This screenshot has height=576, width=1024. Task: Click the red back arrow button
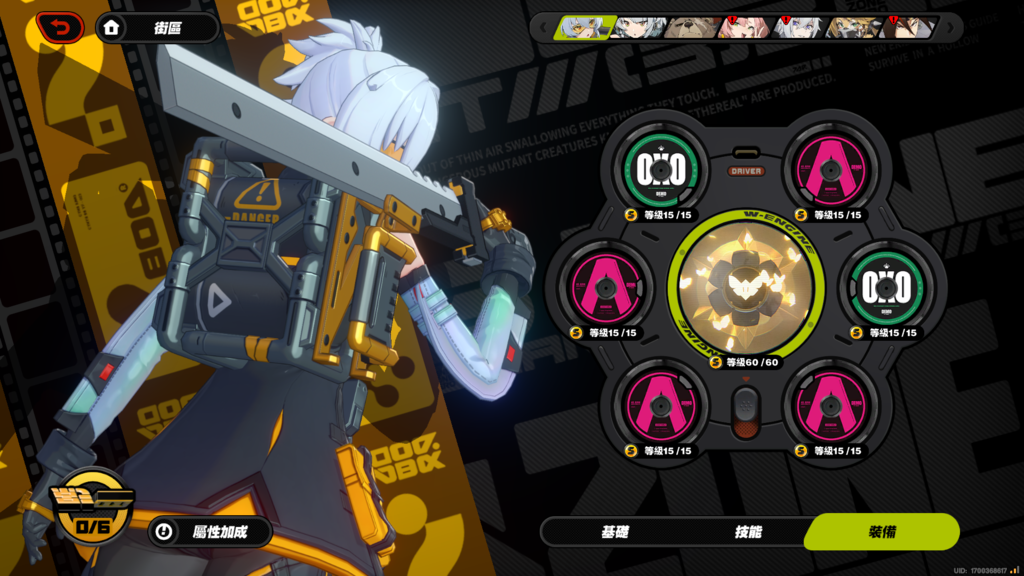pos(60,28)
